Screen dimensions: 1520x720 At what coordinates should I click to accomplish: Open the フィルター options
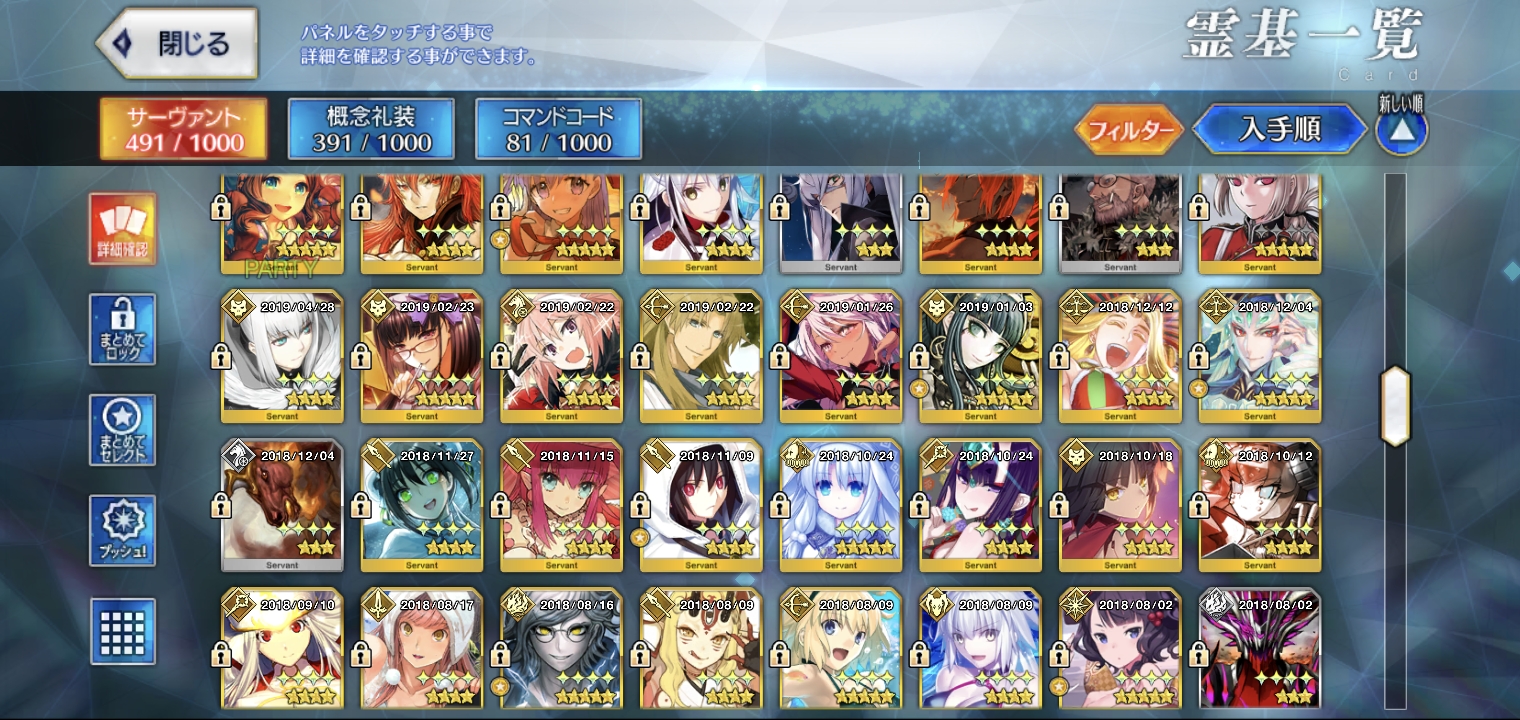coord(1130,130)
